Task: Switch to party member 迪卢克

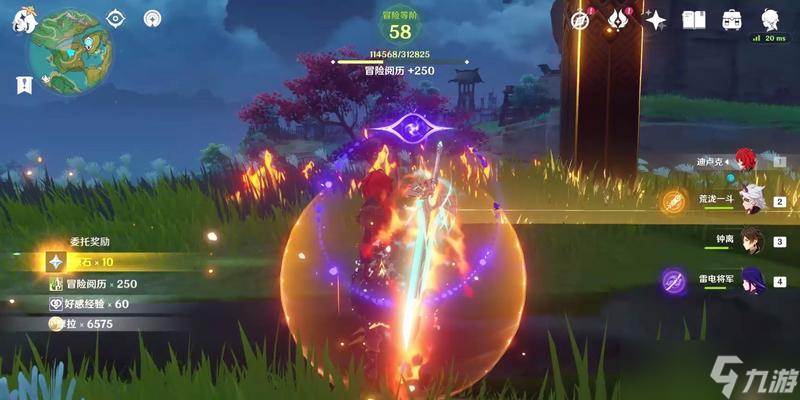Action: tap(745, 160)
